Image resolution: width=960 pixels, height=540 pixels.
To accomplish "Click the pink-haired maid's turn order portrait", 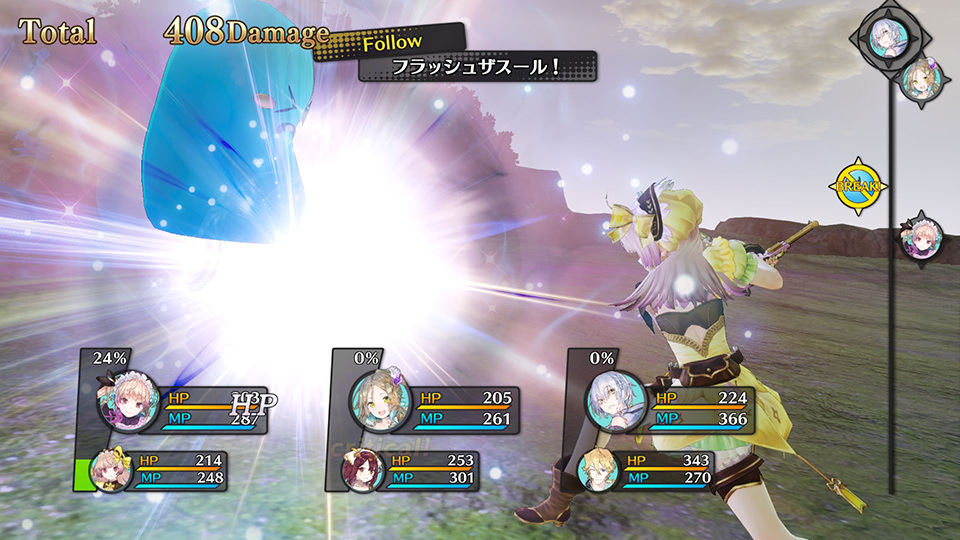I will 921,238.
